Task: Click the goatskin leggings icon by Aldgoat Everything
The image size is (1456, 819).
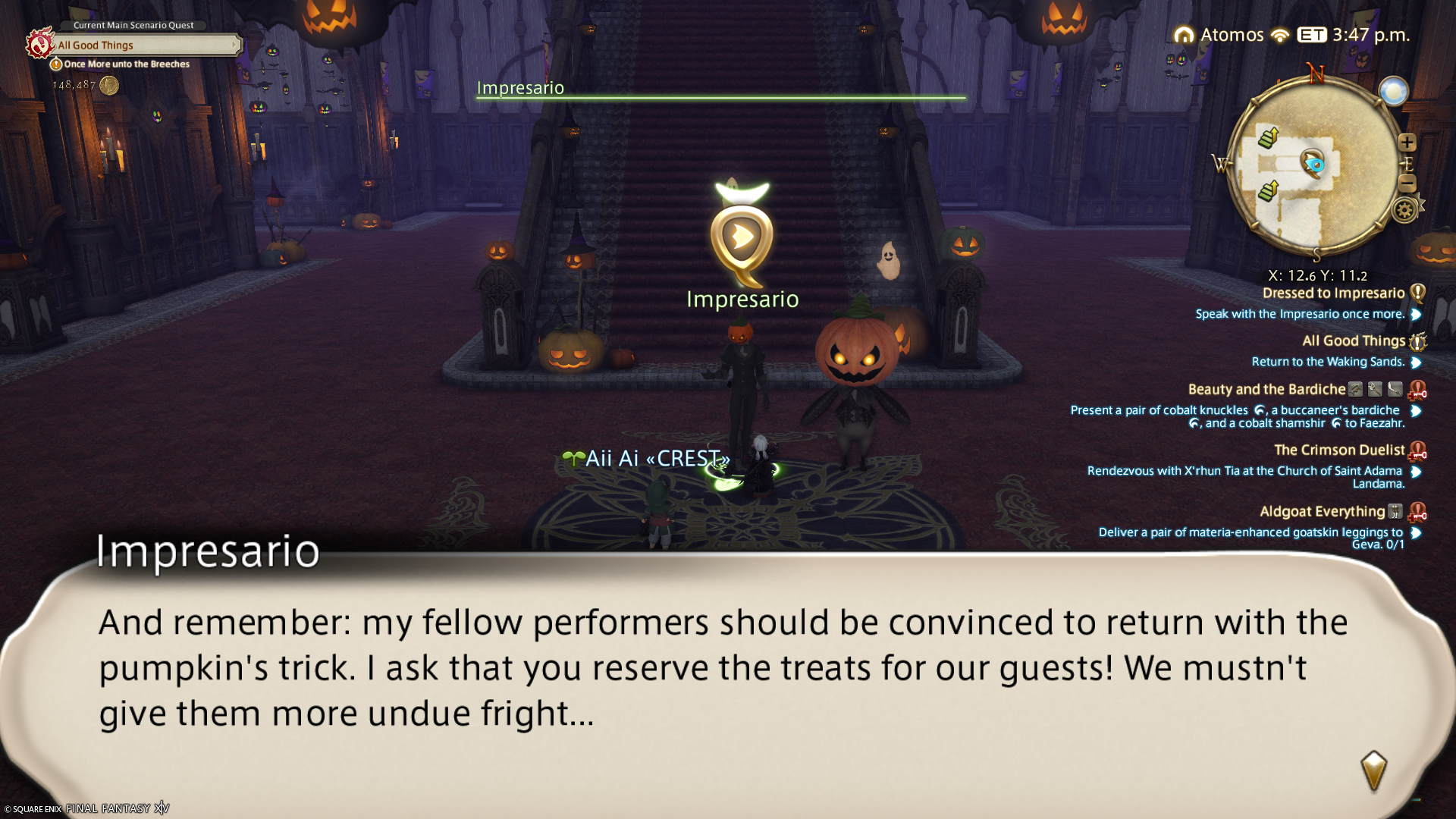Action: pos(1395,512)
